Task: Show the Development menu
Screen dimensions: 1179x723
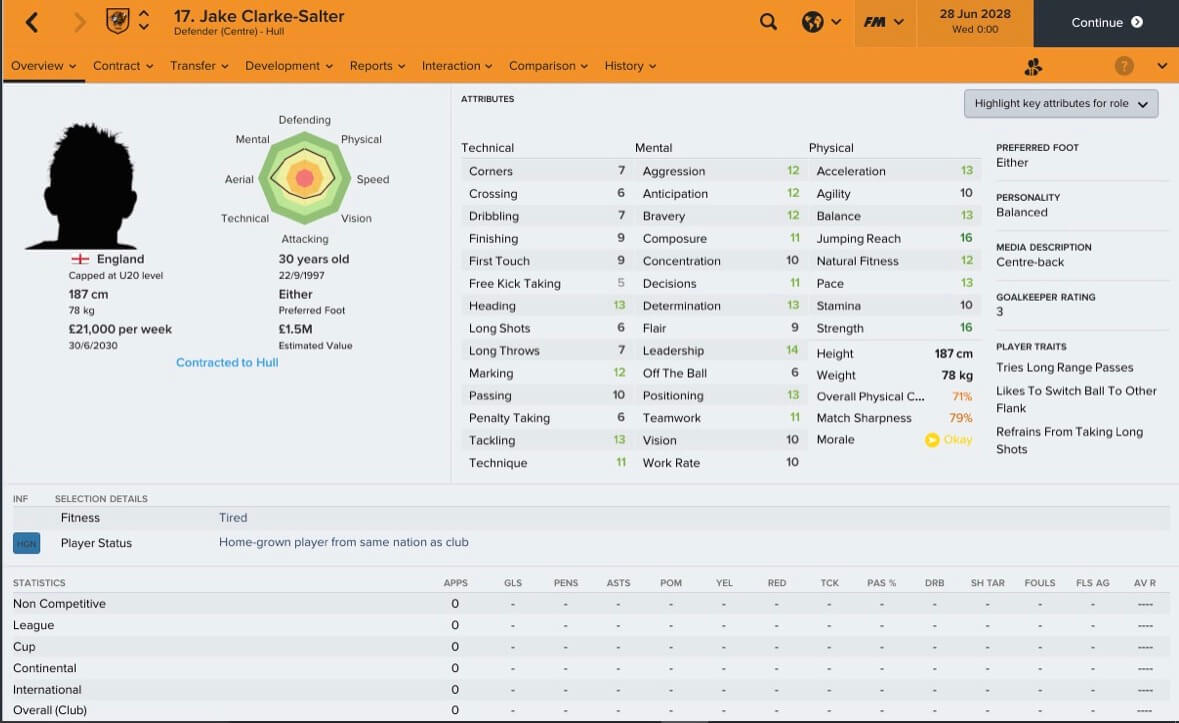Action: [289, 66]
